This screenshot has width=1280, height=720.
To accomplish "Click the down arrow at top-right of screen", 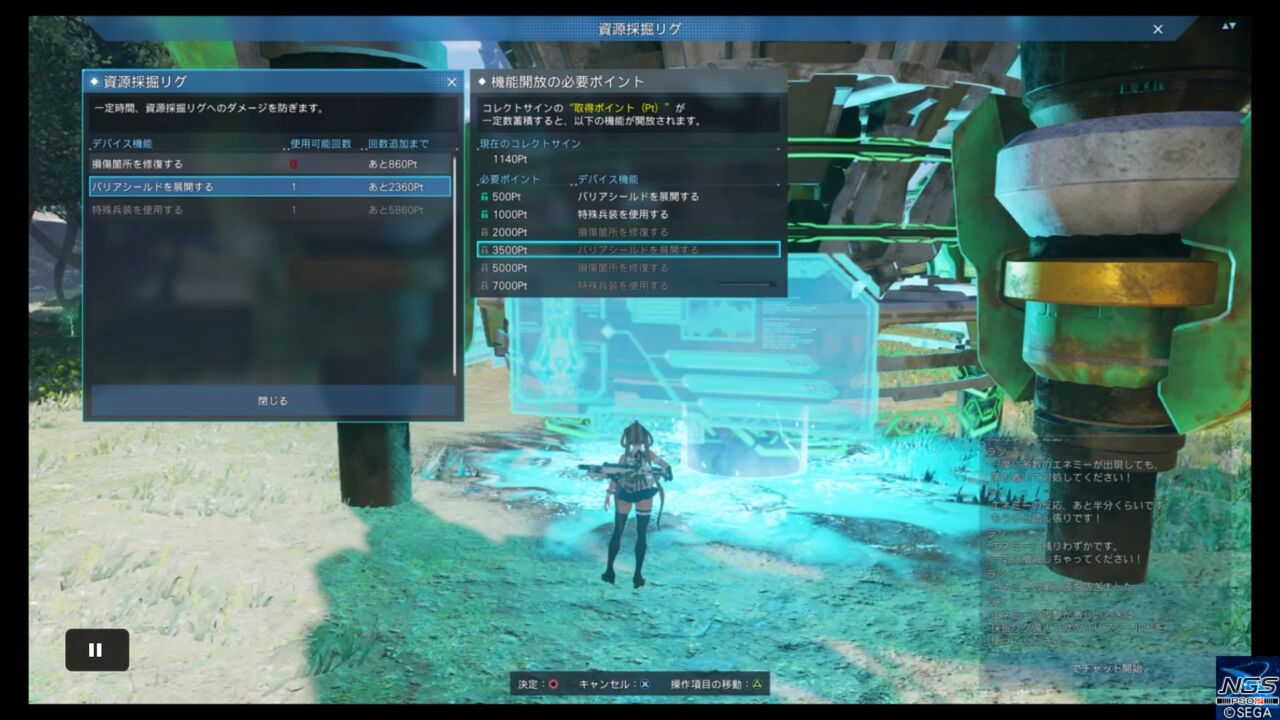I will 1232,27.
